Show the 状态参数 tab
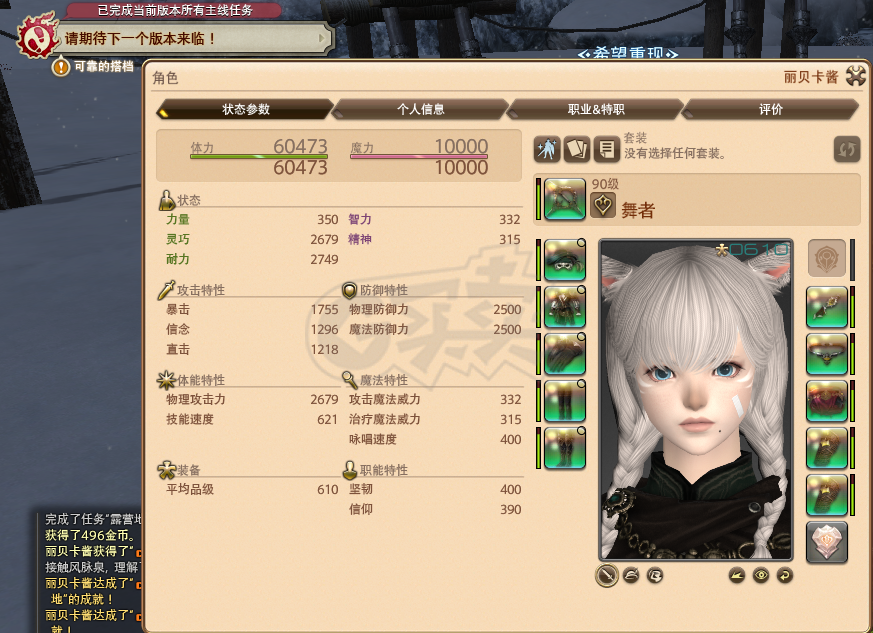Viewport: 873px width, 633px height. point(245,109)
